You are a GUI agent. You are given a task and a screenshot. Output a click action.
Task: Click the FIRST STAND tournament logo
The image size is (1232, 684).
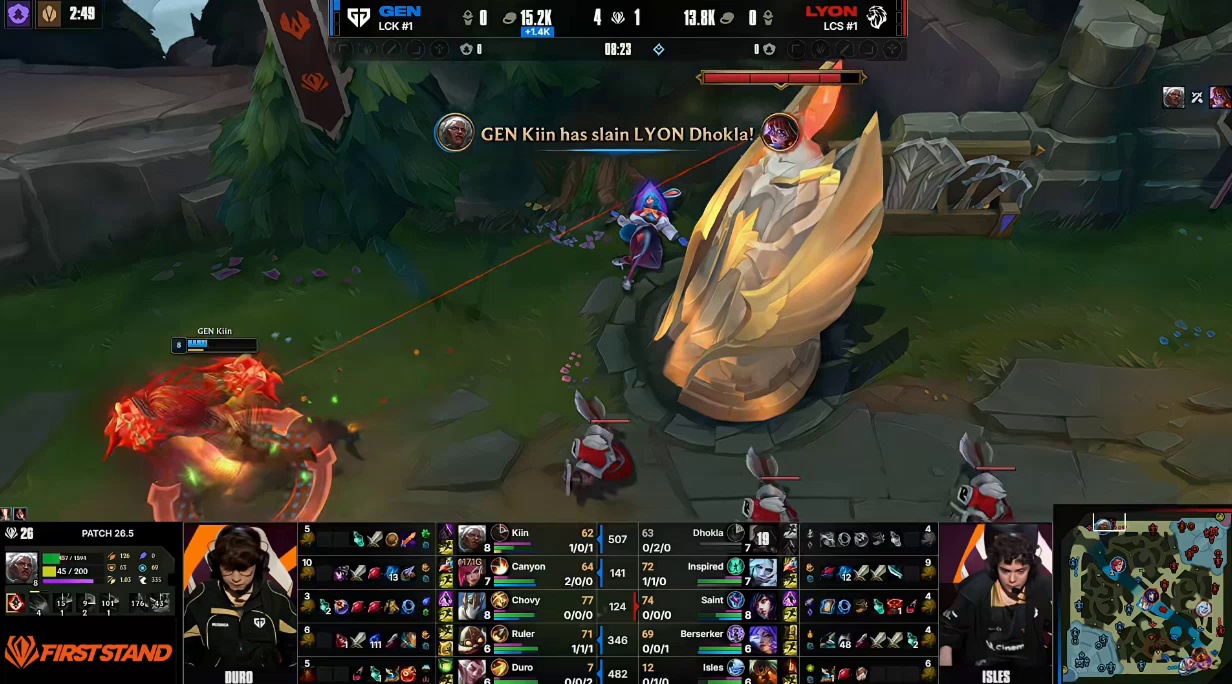[x=88, y=653]
